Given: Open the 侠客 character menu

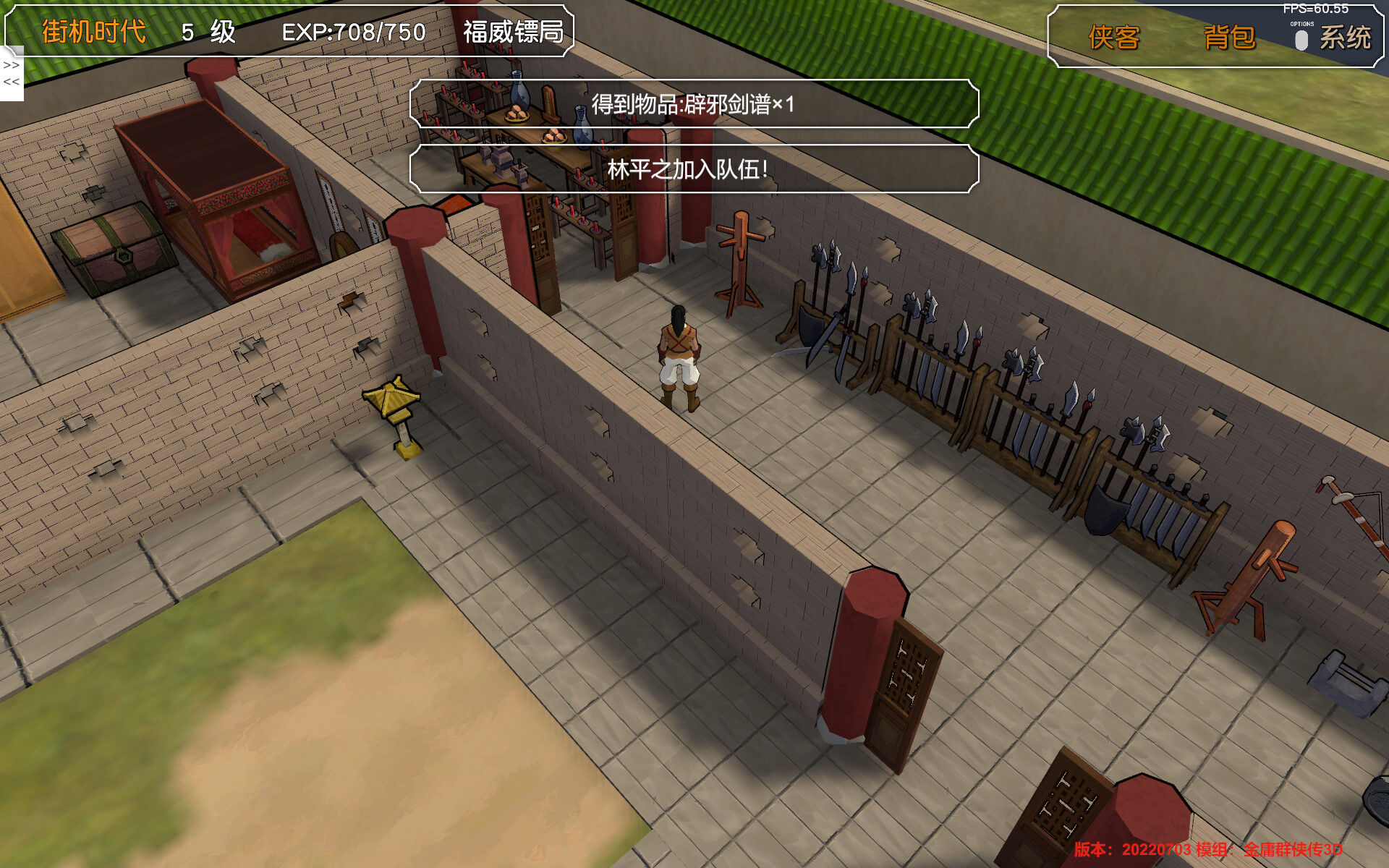Looking at the screenshot, I should tap(1113, 38).
